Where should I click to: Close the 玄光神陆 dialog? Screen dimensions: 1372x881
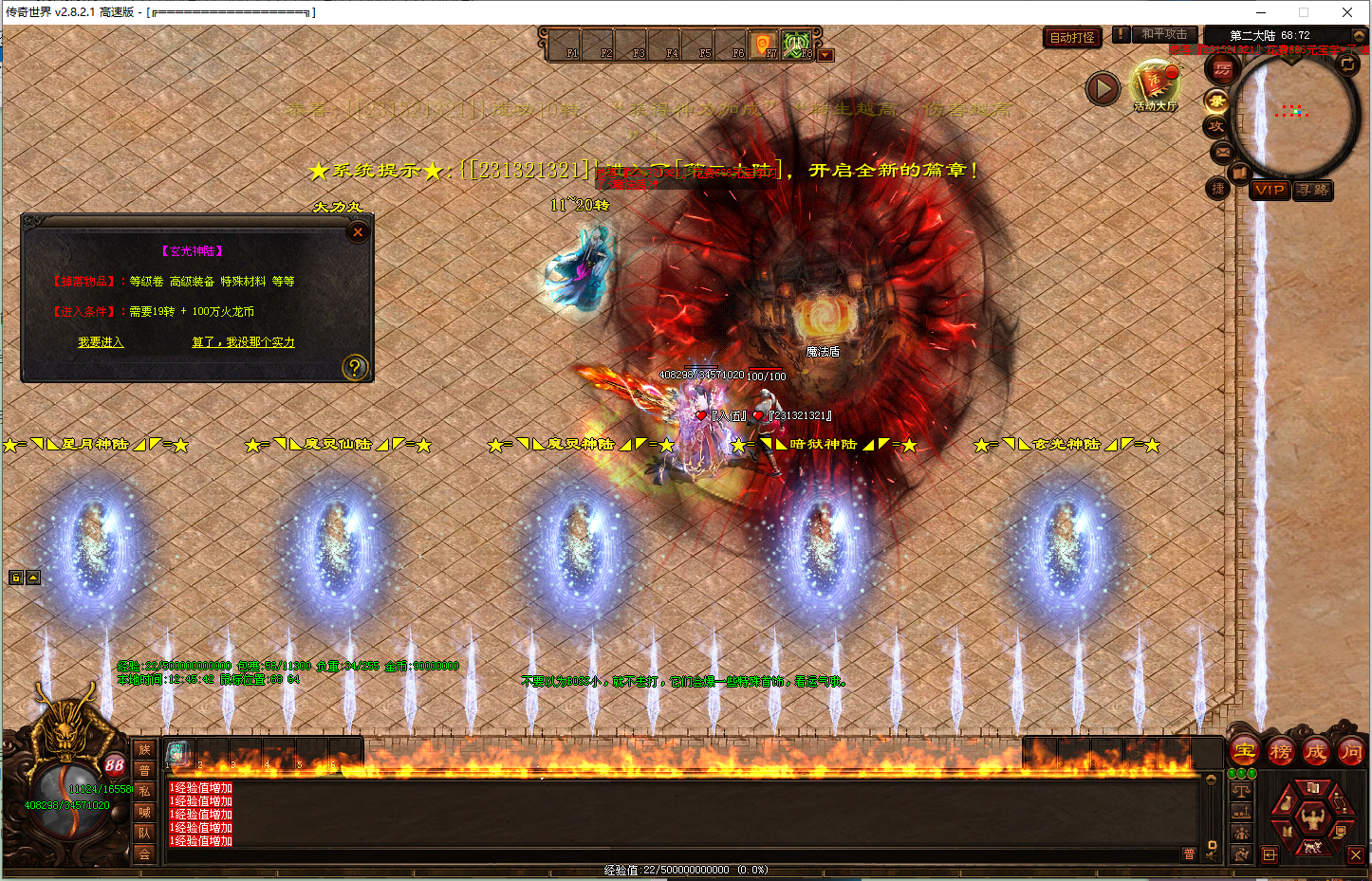click(358, 231)
